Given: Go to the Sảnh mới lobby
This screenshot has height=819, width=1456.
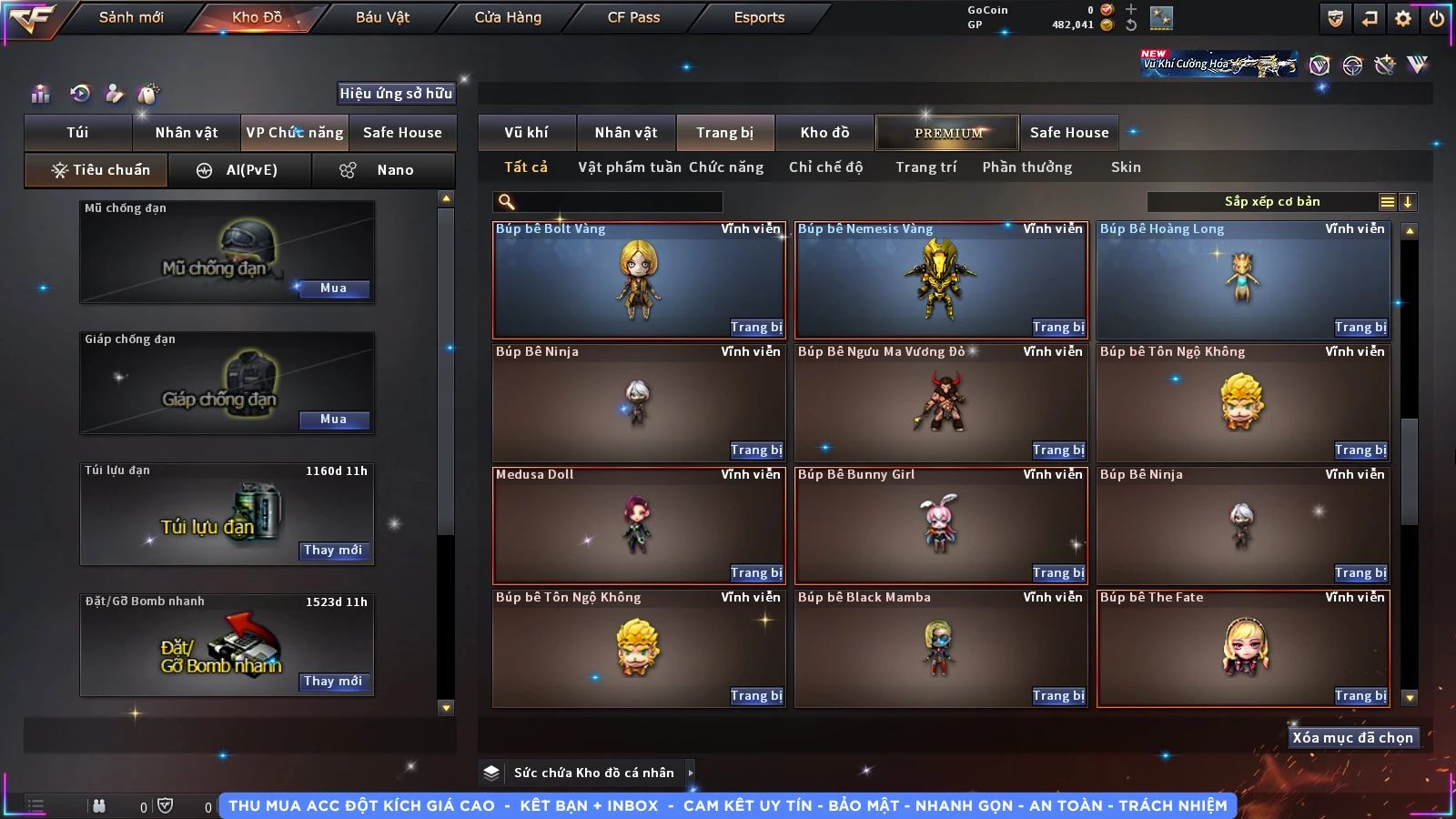Looking at the screenshot, I should point(131,17).
